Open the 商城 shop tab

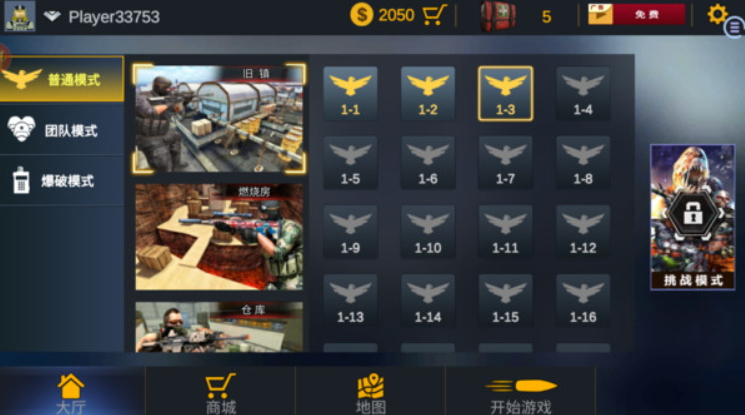point(220,392)
